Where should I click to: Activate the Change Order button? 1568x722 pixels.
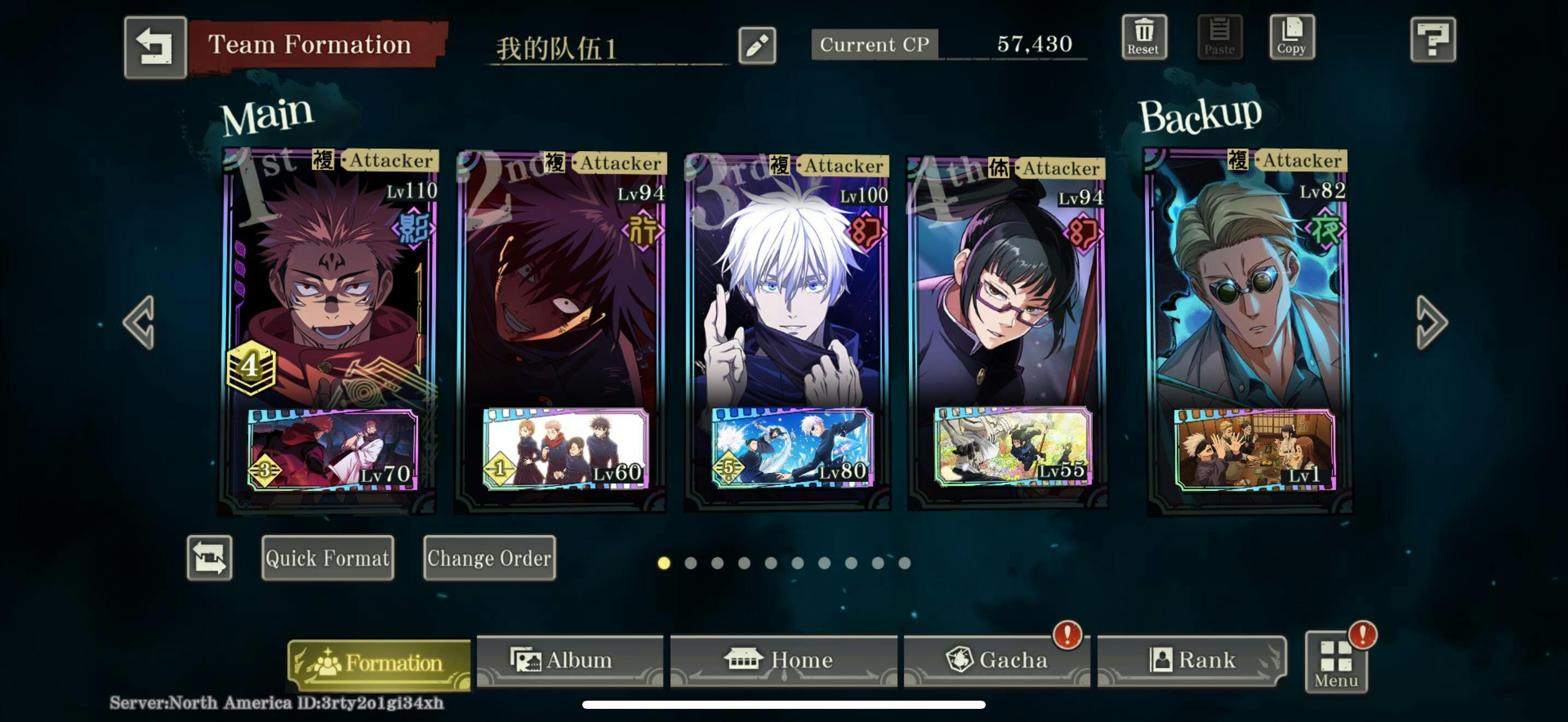tap(489, 557)
